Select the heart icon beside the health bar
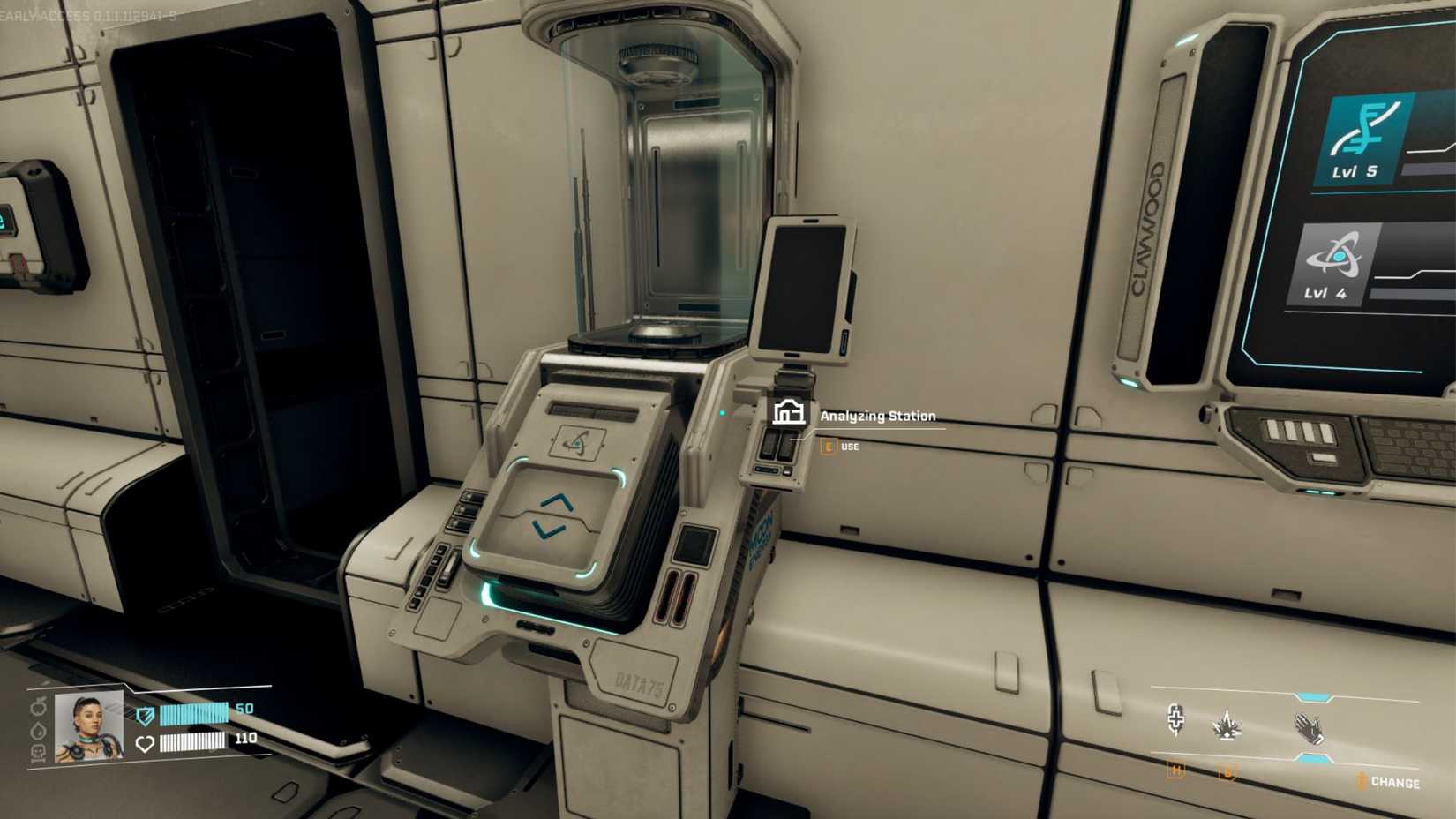The width and height of the screenshot is (1456, 819). 144,742
